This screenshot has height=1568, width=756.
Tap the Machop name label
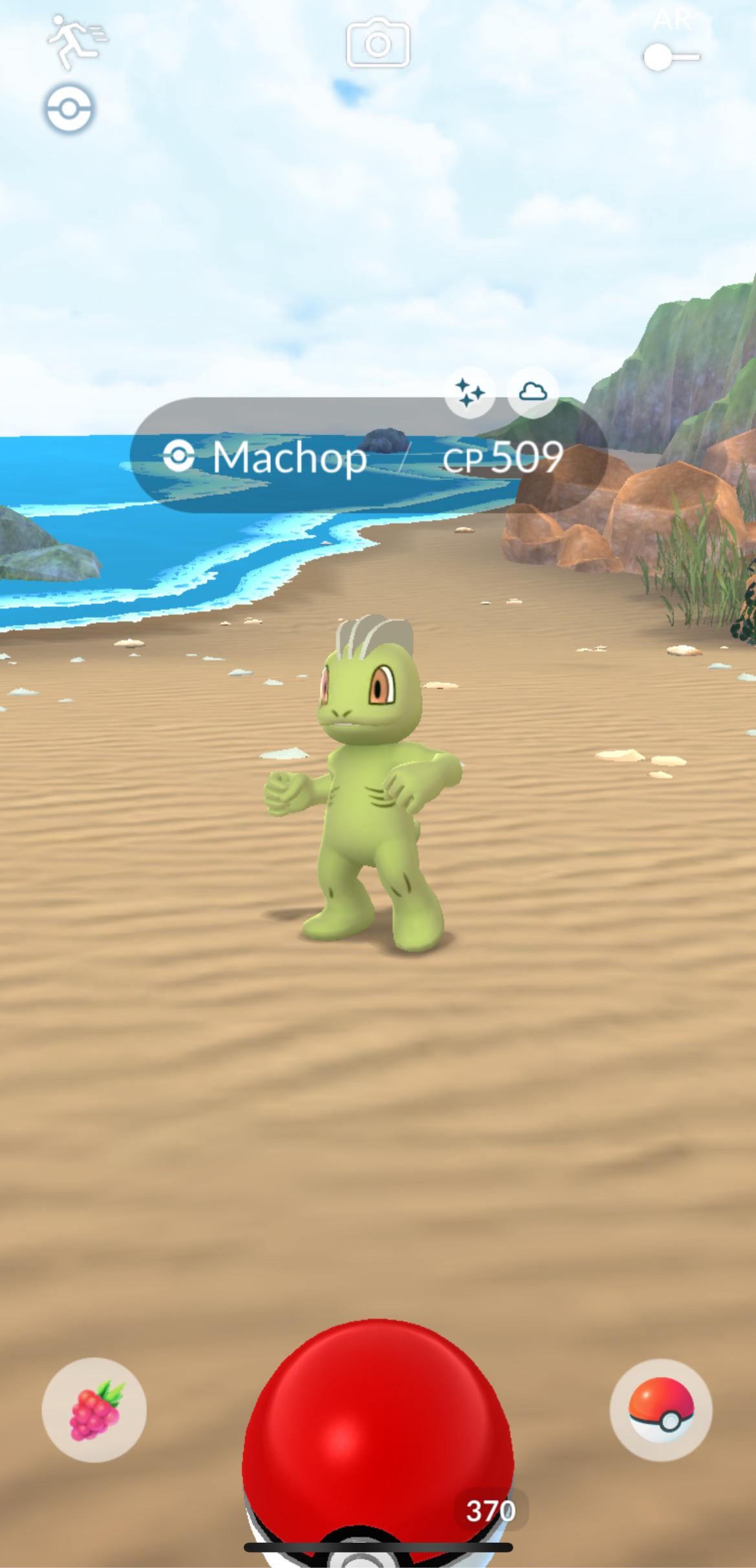tap(290, 458)
